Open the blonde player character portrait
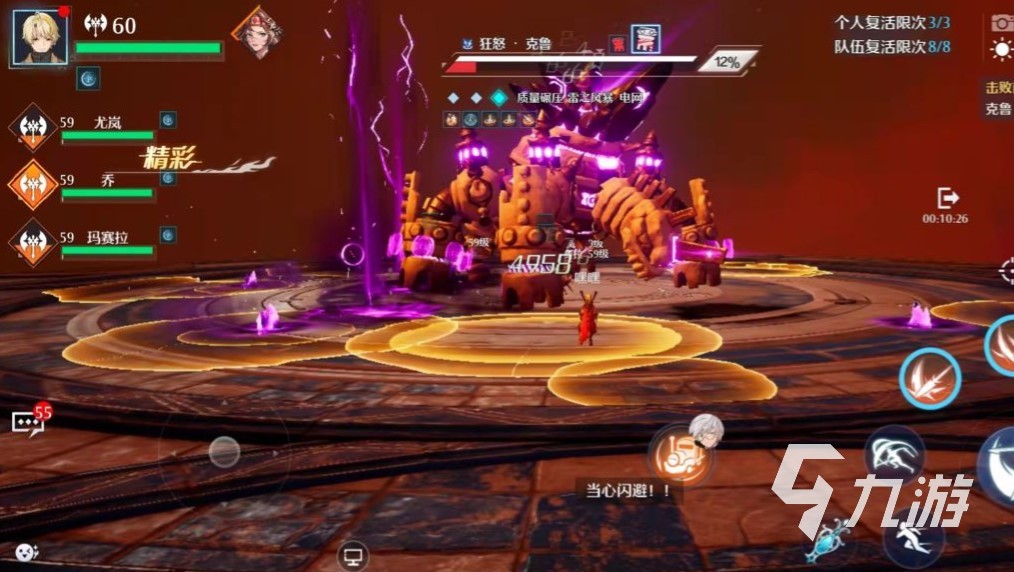 pyautogui.click(x=41, y=37)
